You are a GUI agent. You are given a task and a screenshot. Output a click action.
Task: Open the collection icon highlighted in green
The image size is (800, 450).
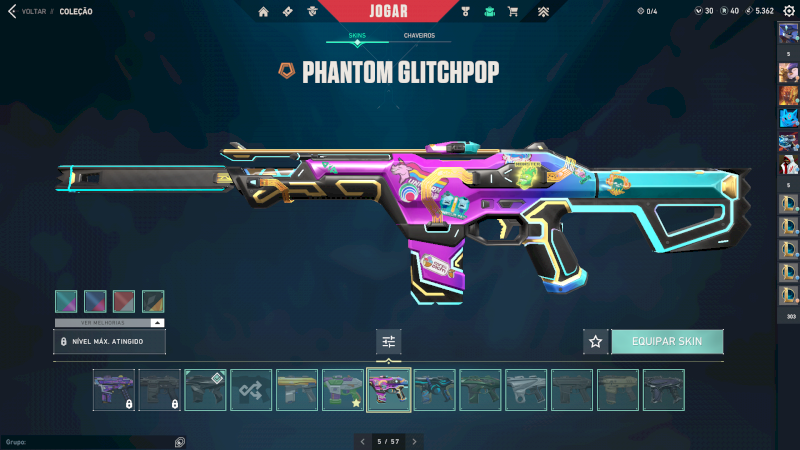[489, 12]
